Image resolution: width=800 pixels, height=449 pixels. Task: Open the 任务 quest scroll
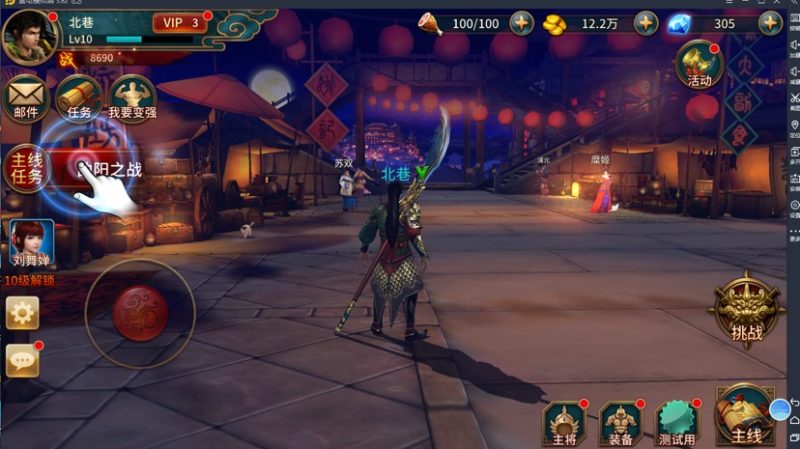[80, 99]
